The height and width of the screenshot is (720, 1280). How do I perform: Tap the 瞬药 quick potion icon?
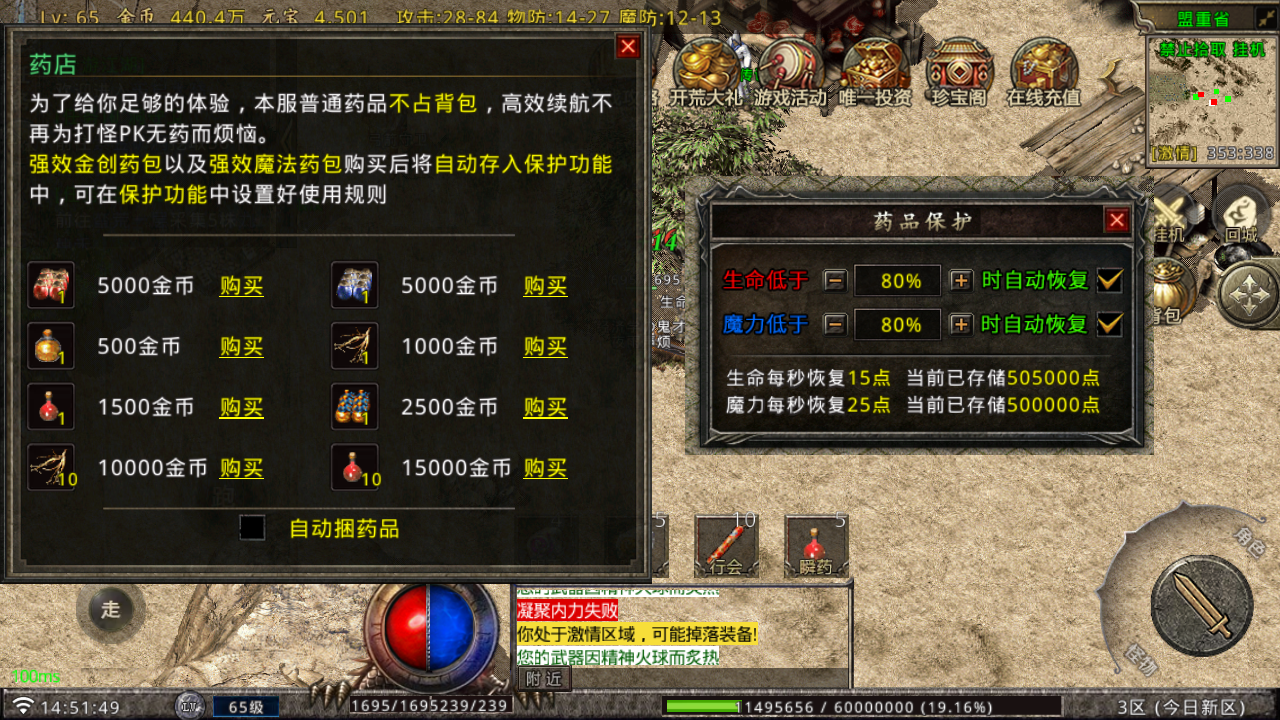click(818, 545)
